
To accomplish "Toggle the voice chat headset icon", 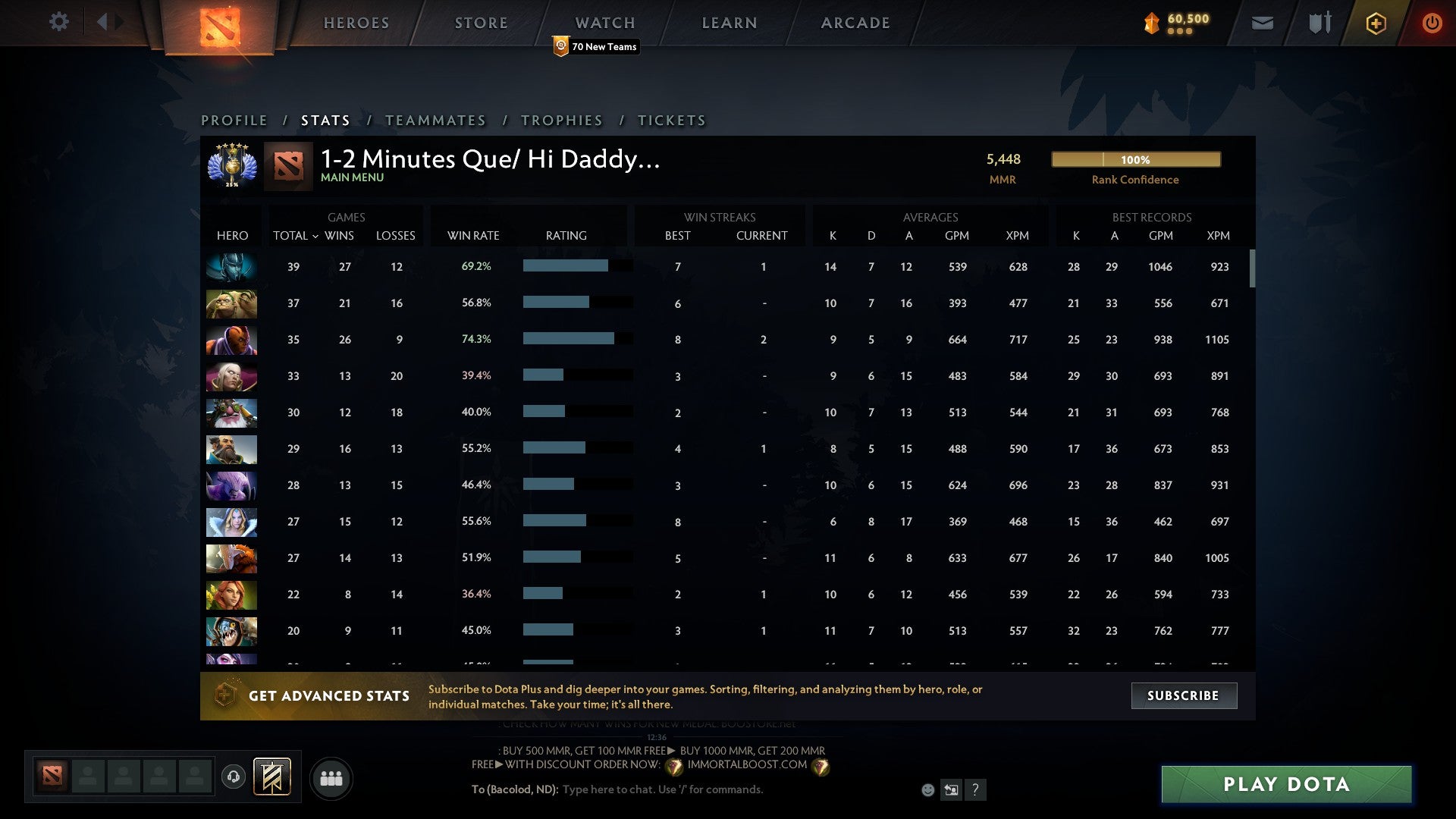I will point(234,777).
